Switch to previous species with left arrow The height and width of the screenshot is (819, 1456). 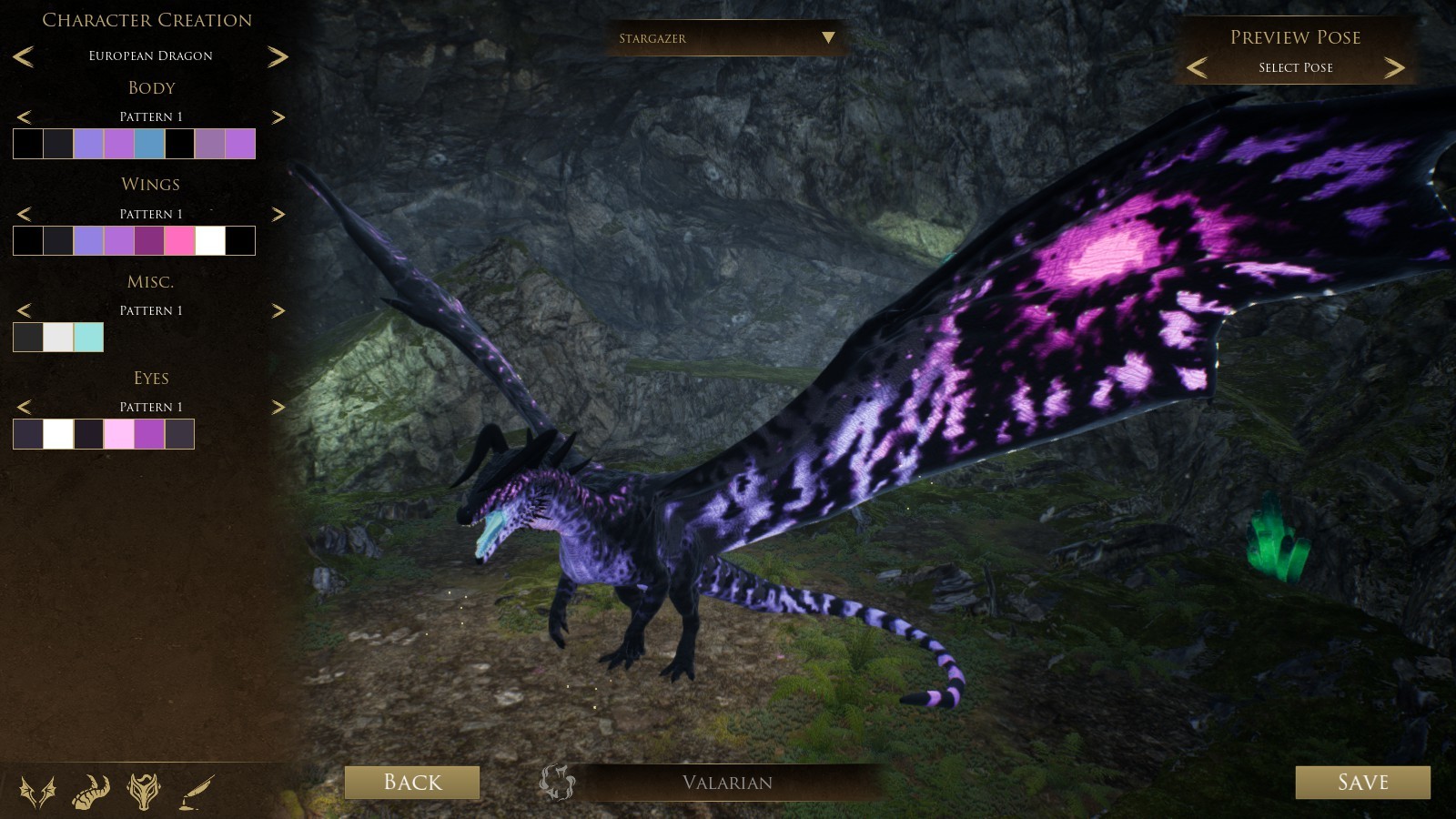click(24, 56)
